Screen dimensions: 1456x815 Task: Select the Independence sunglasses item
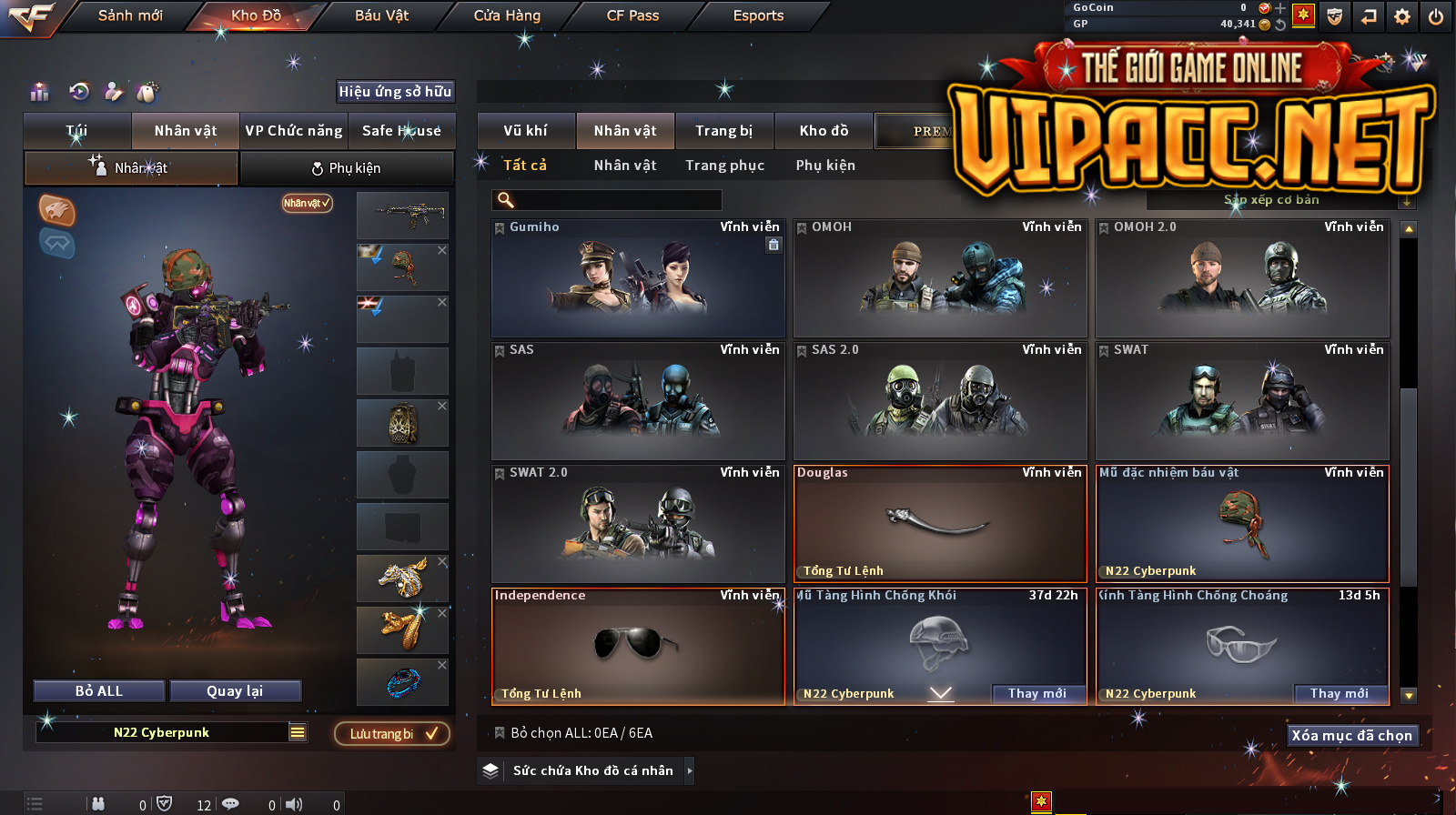(x=638, y=646)
